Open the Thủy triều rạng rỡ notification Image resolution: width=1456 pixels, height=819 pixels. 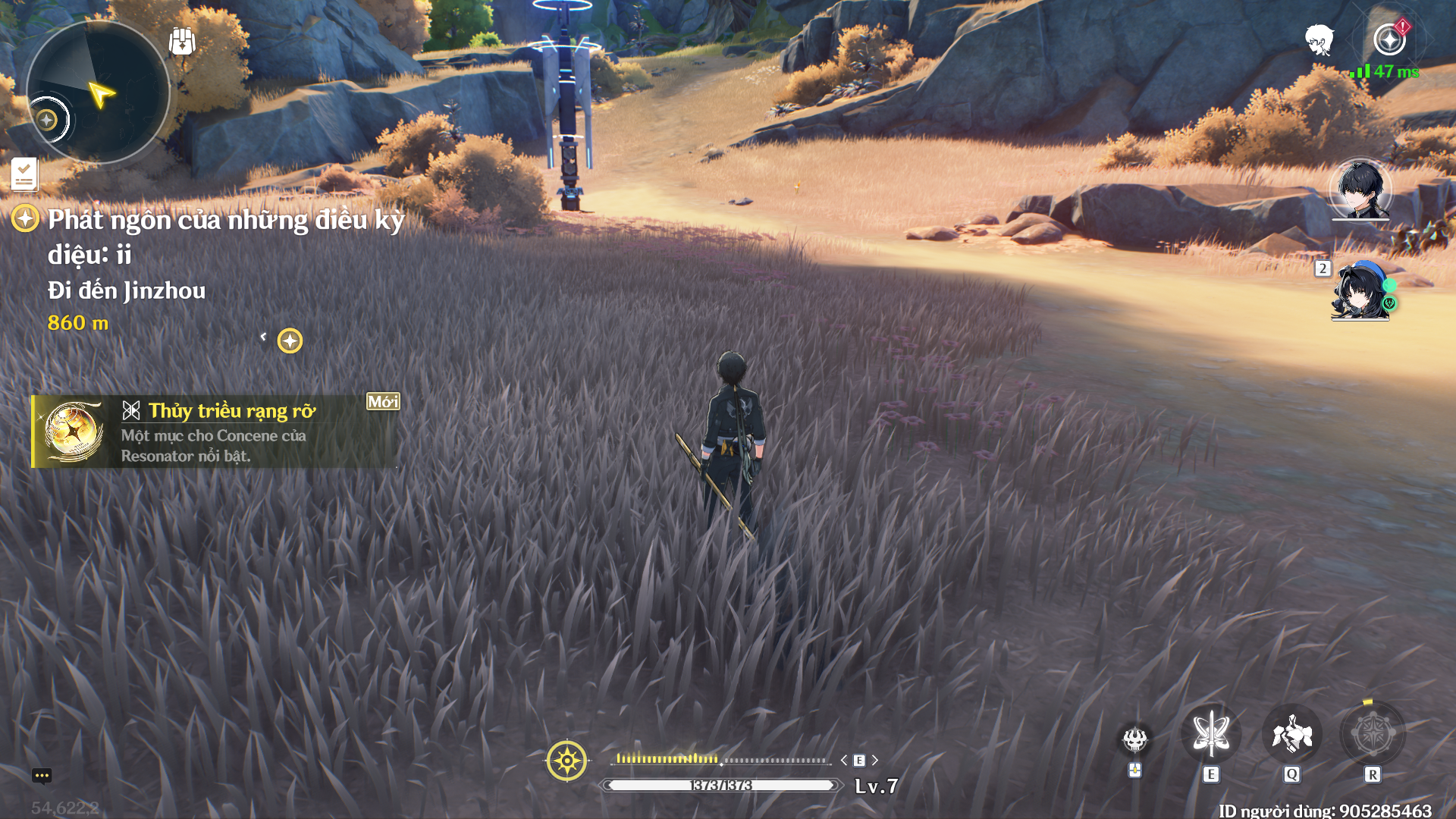pos(215,431)
